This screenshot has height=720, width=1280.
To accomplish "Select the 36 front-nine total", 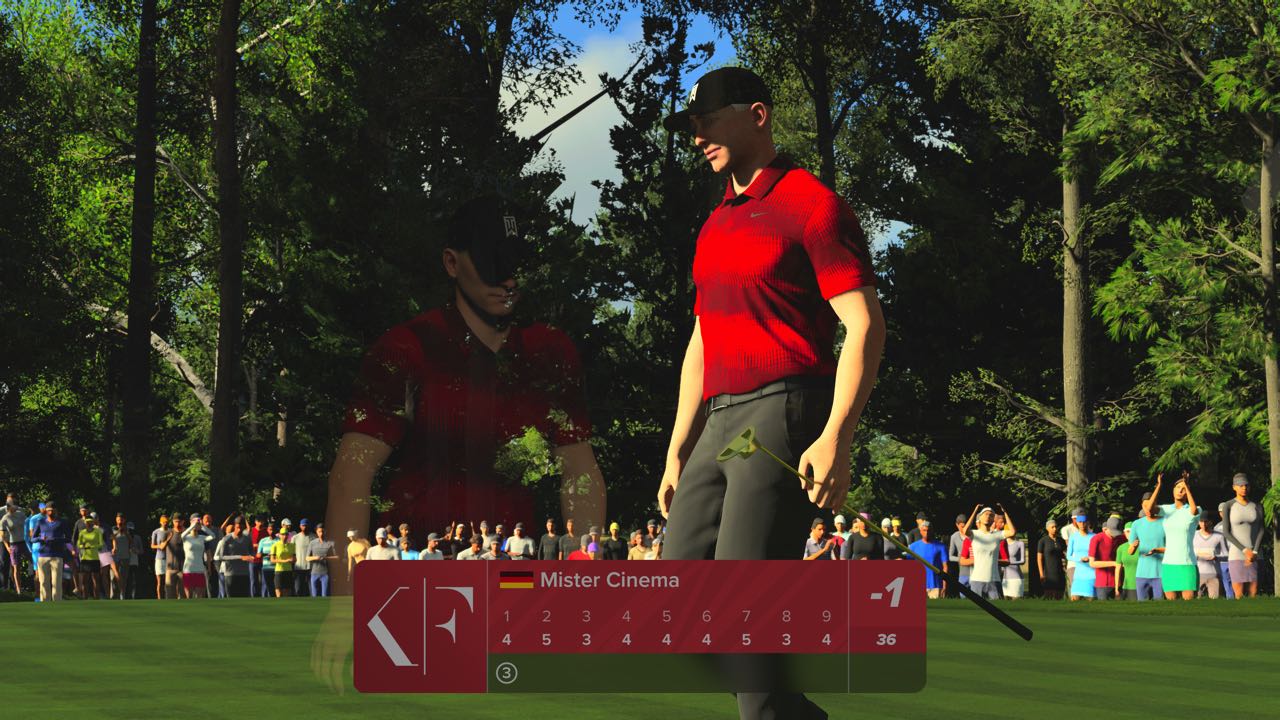I will tap(886, 640).
